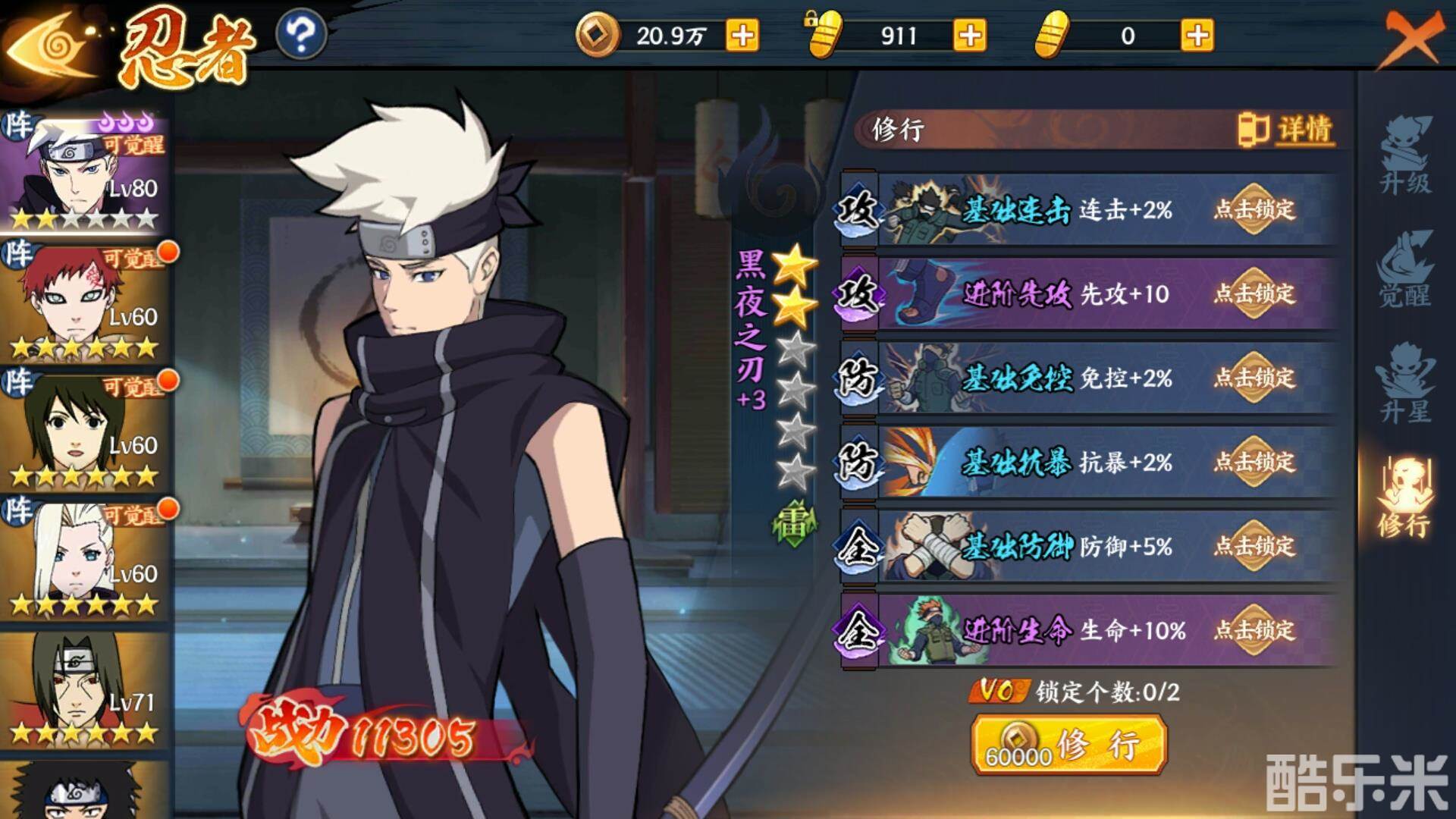
Task: Start 修行 training for 60000 coins
Action: click(1068, 745)
